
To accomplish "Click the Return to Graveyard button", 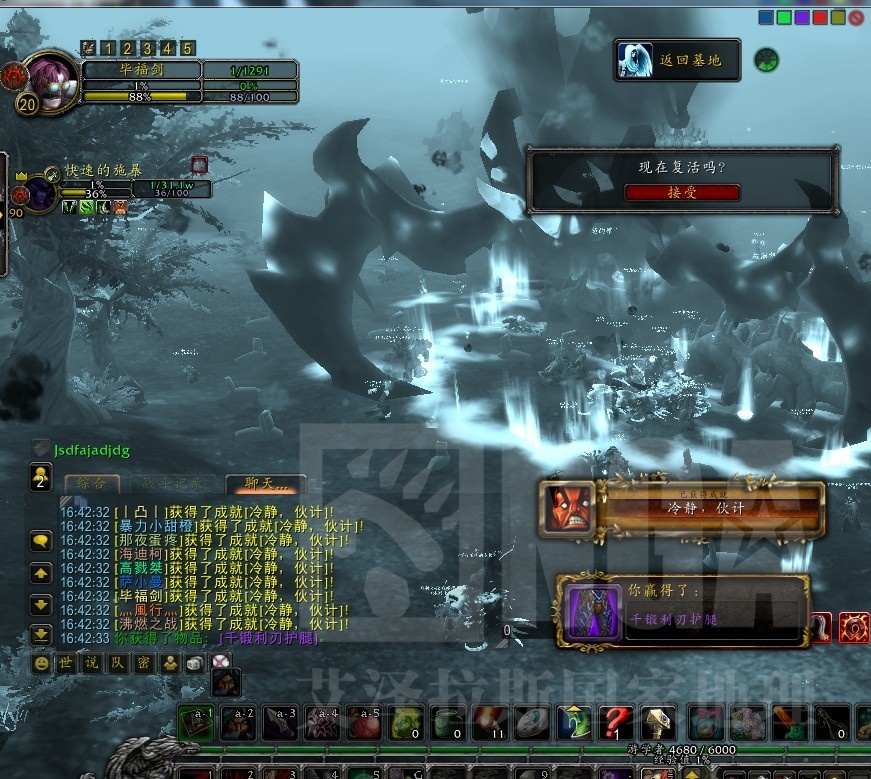I will (679, 61).
